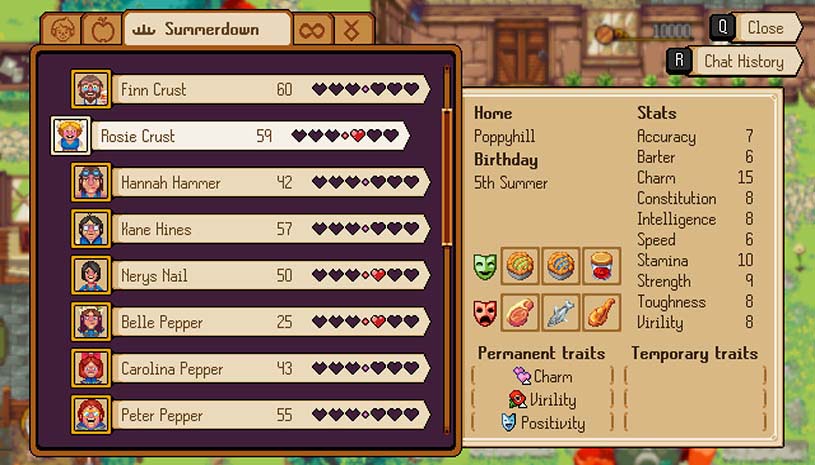Select the Summerdown town tab
The height and width of the screenshot is (465, 815).
tap(208, 30)
